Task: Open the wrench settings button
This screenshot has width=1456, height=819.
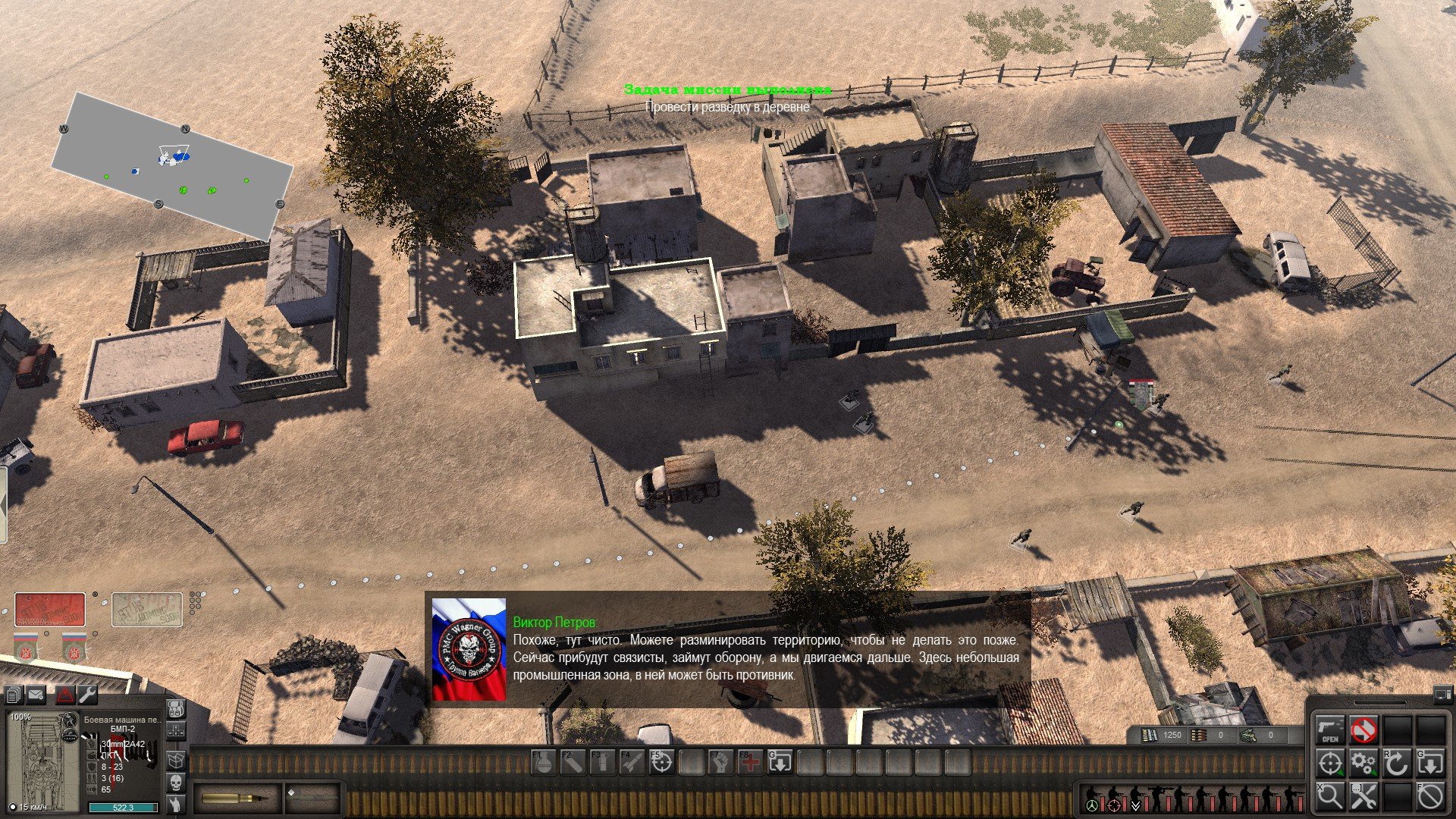Action: (87, 694)
